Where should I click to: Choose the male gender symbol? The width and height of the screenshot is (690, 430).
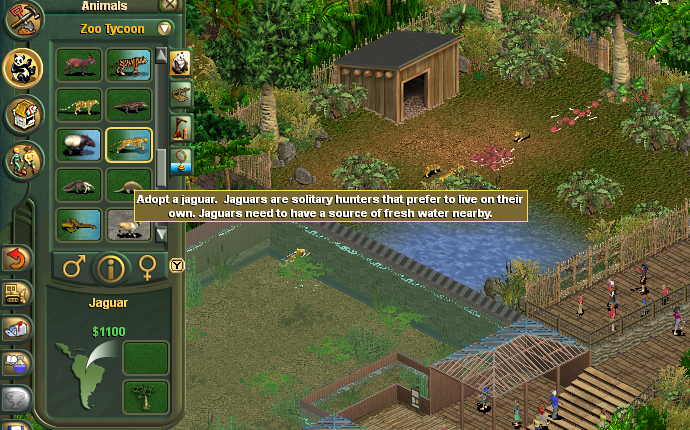coord(73,267)
